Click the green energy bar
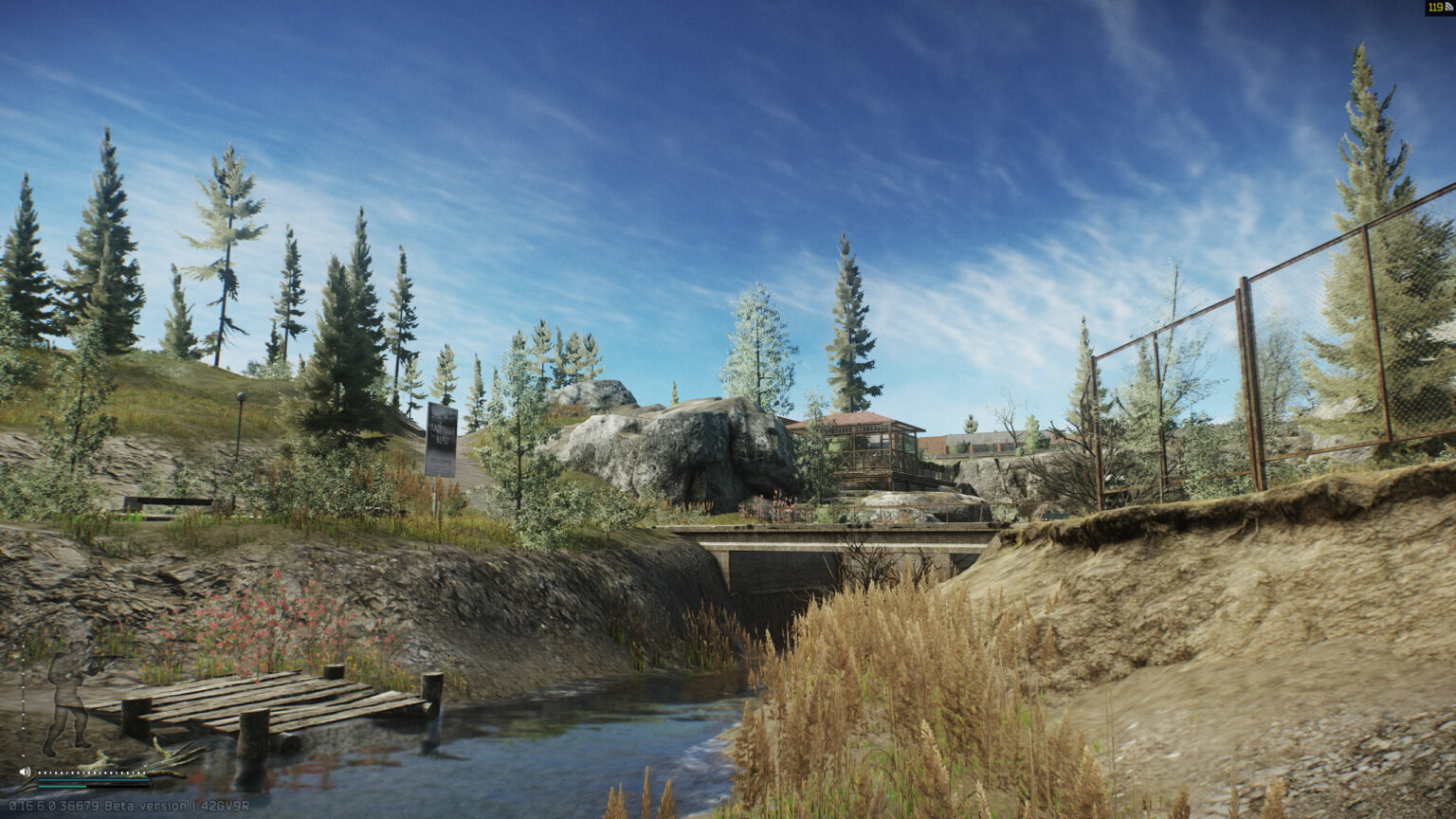The height and width of the screenshot is (819, 1456). (62, 788)
